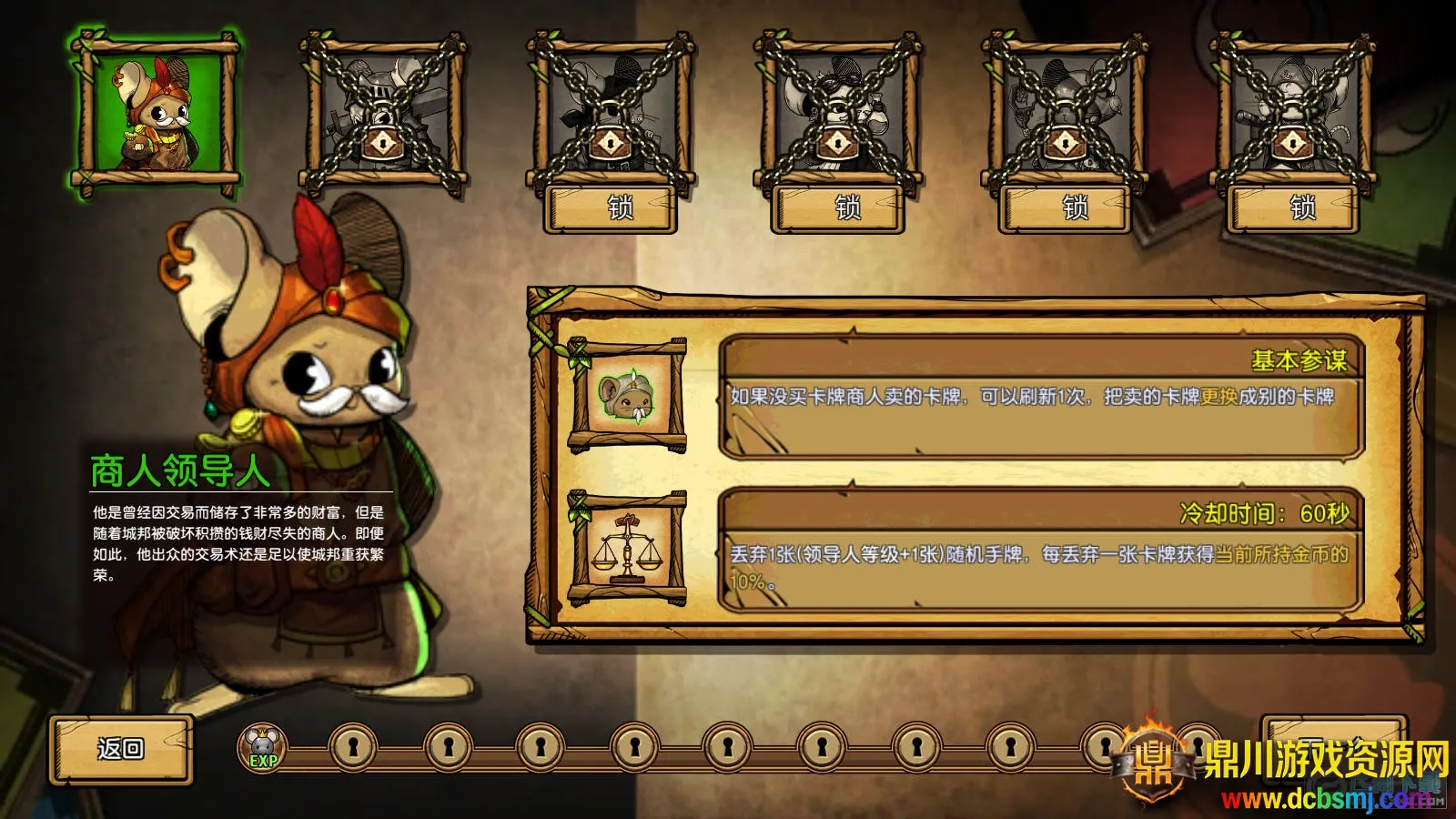
Task: Click the 锁 button under the pirate leader
Action: coord(1293,208)
